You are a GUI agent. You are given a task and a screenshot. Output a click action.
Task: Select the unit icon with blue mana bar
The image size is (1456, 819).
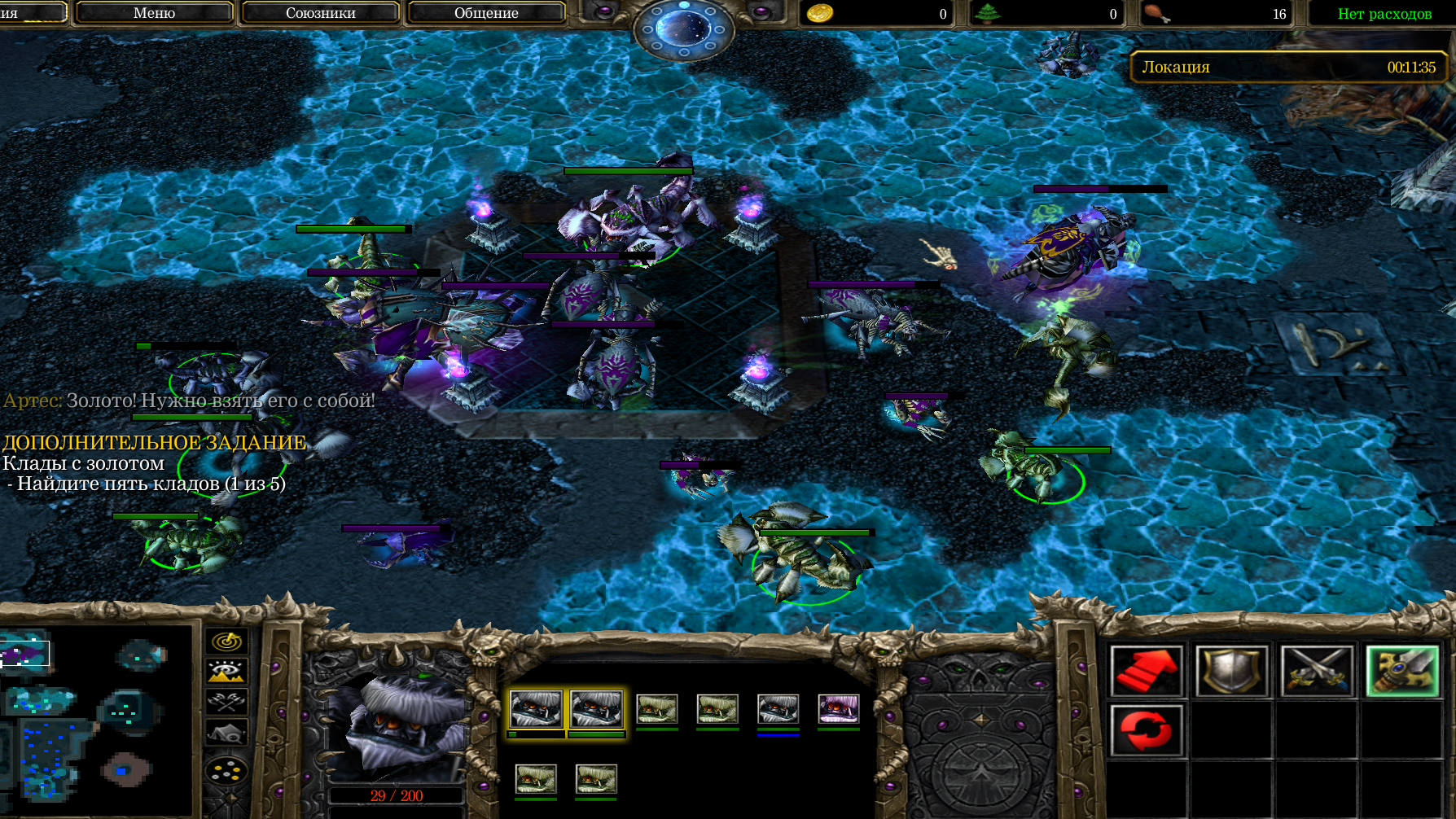(778, 709)
